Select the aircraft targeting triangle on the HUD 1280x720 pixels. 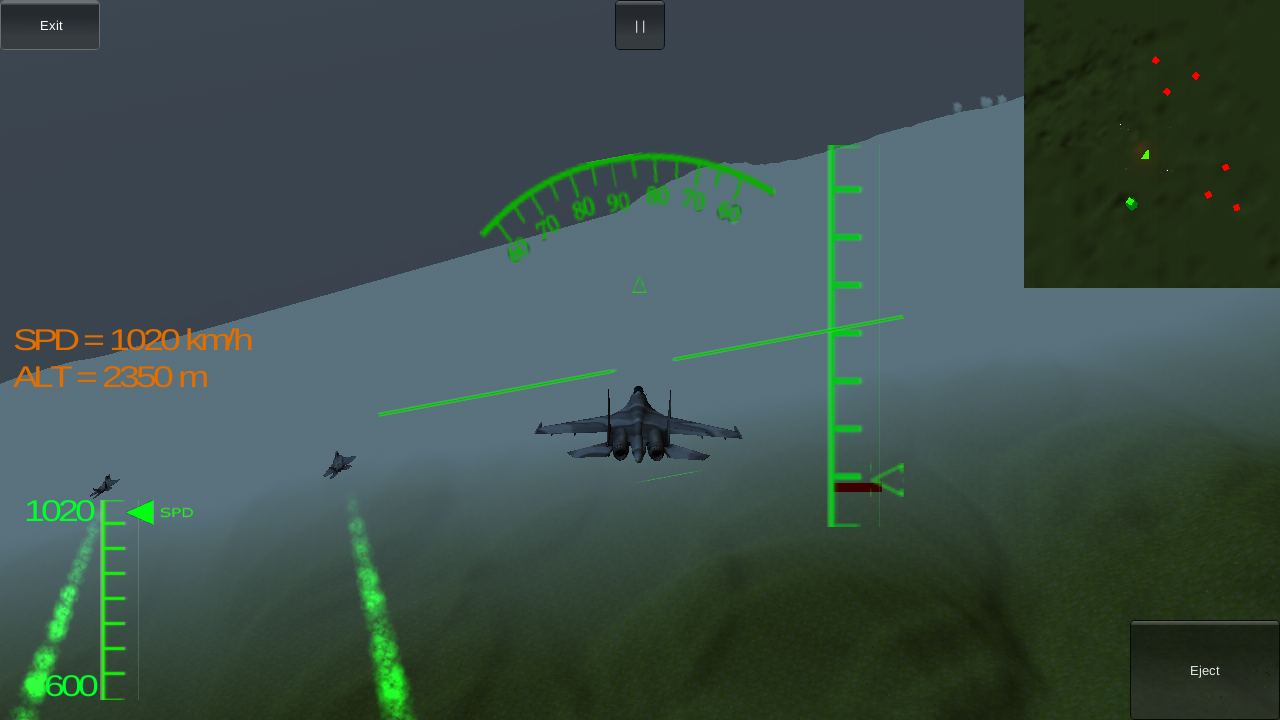(639, 286)
